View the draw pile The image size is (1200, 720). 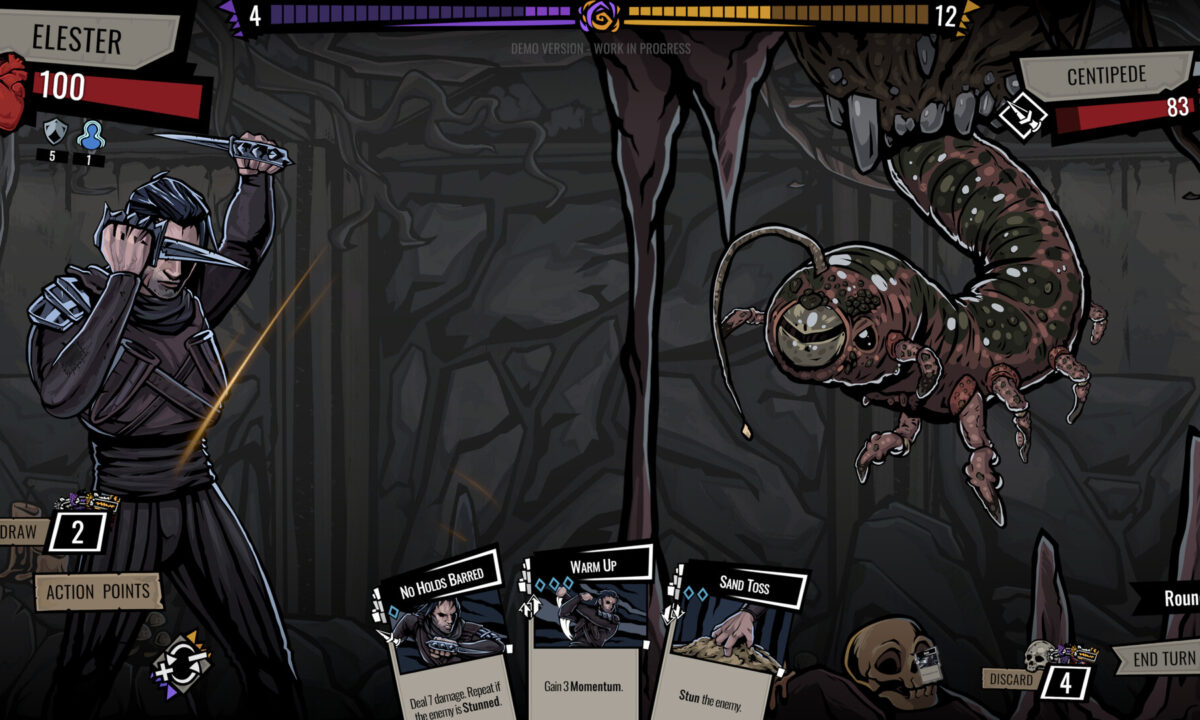[76, 531]
